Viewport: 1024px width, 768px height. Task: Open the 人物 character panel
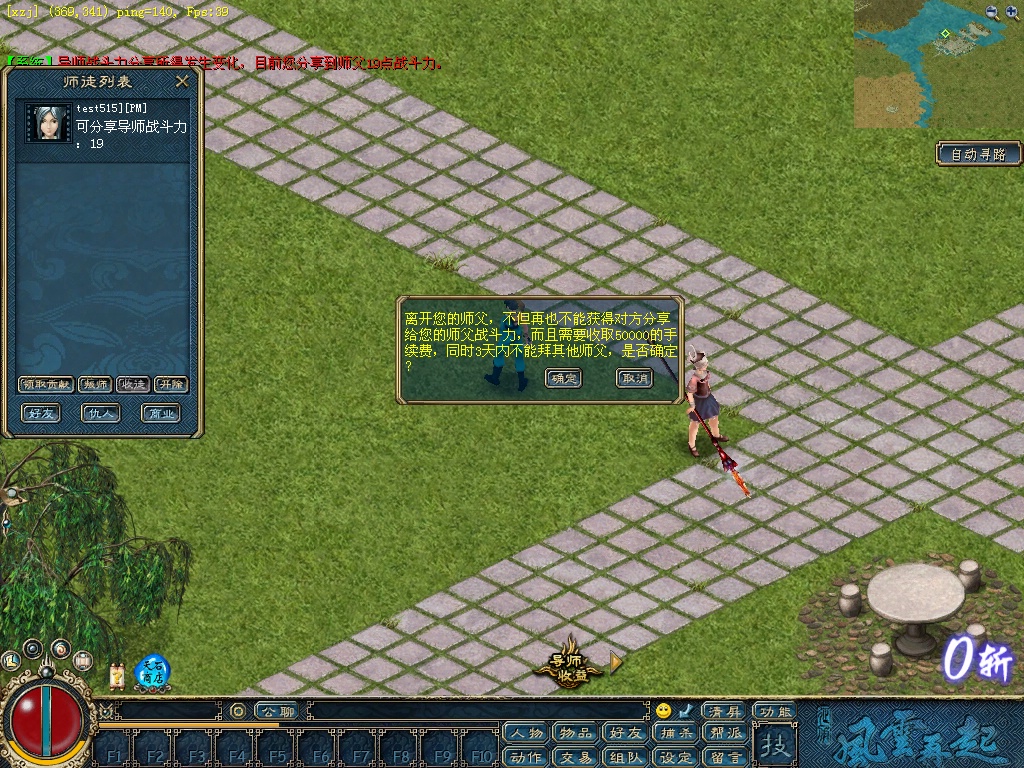click(526, 734)
